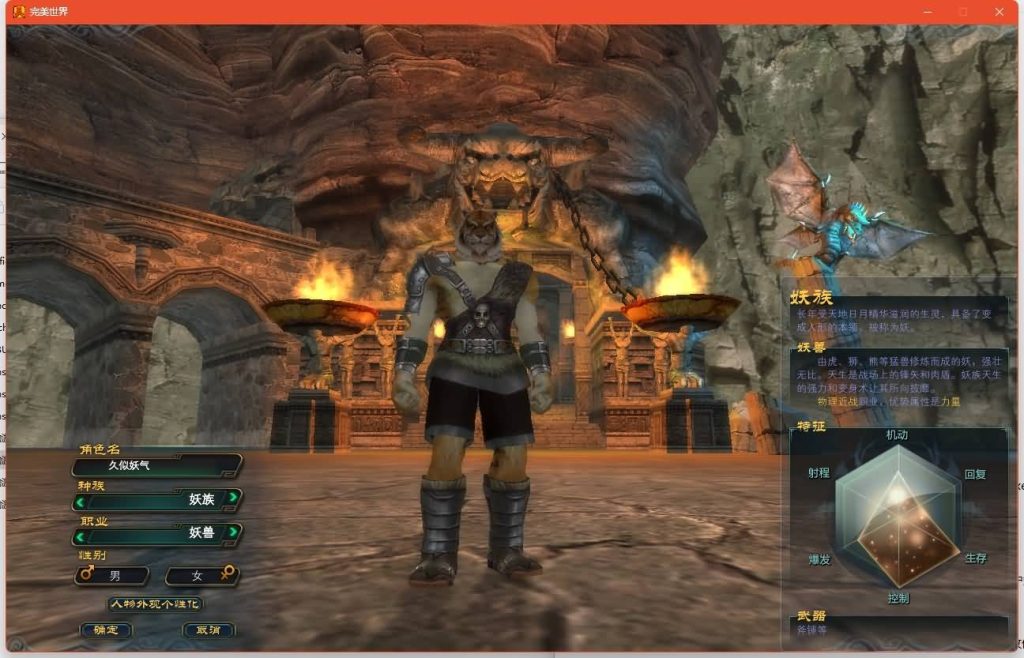Cancel creation with the 取消 button
The image size is (1024, 658).
click(209, 630)
